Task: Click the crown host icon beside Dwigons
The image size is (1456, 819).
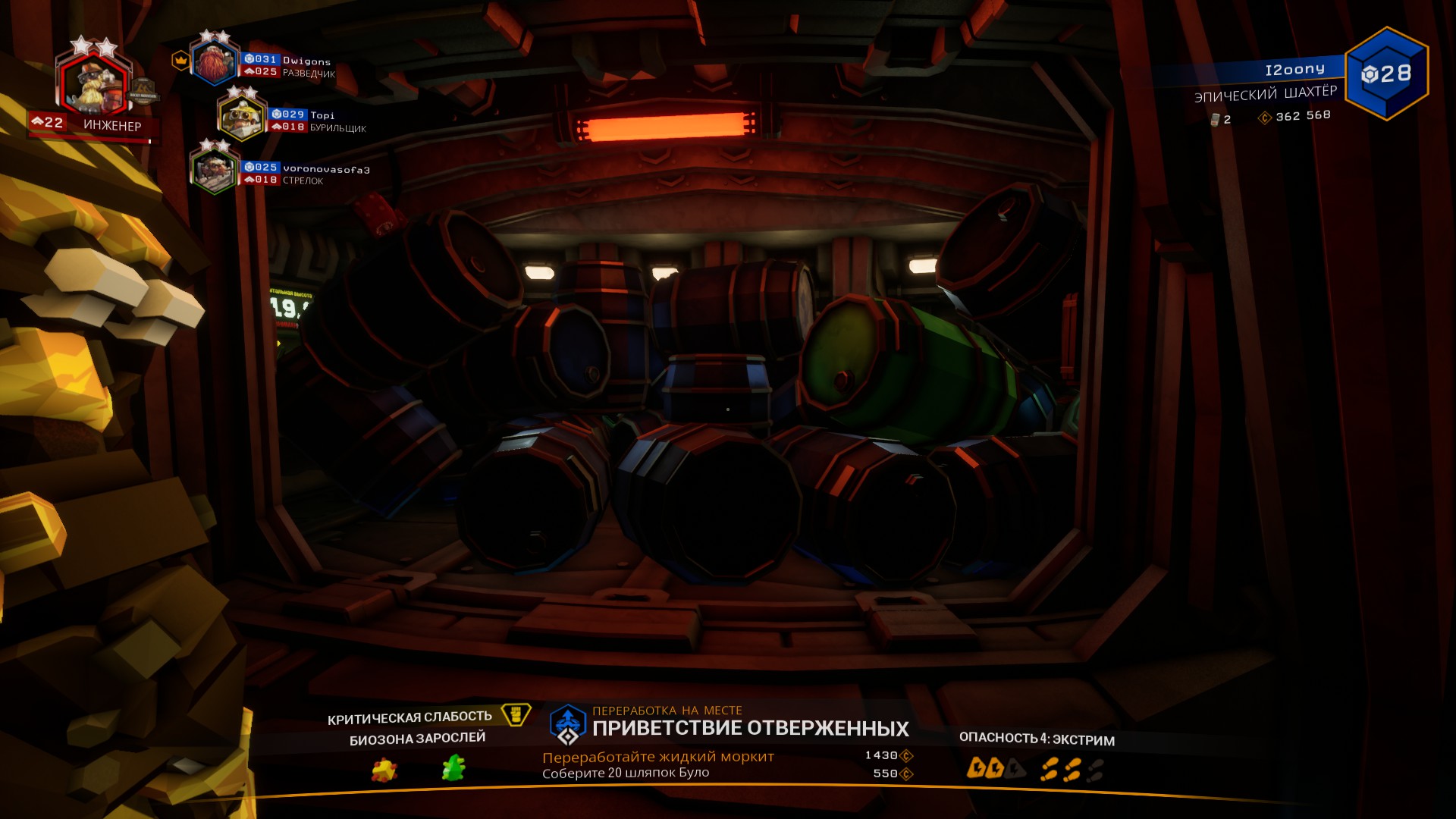Action: click(x=180, y=60)
